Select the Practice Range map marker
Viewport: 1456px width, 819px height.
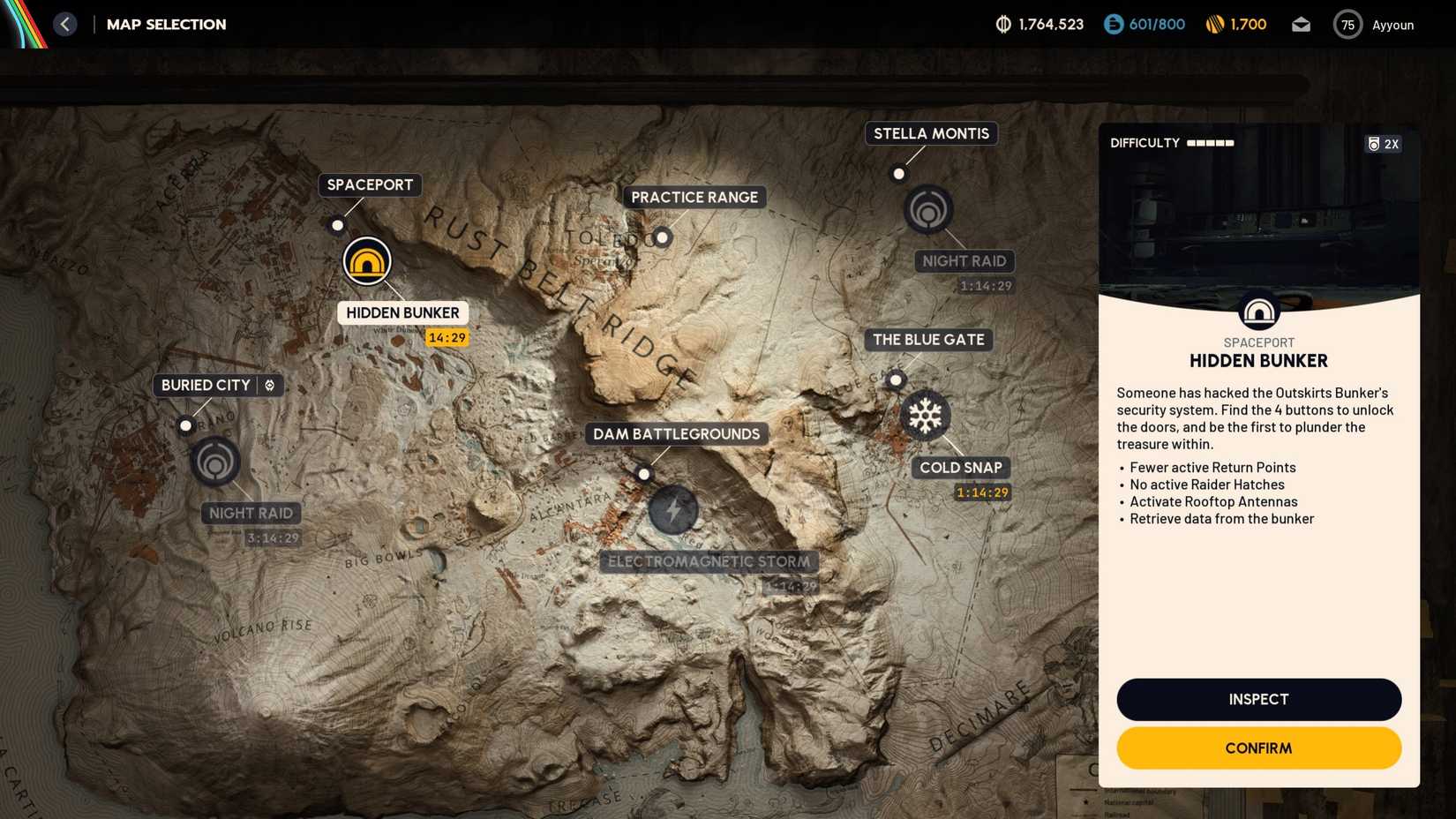[662, 237]
